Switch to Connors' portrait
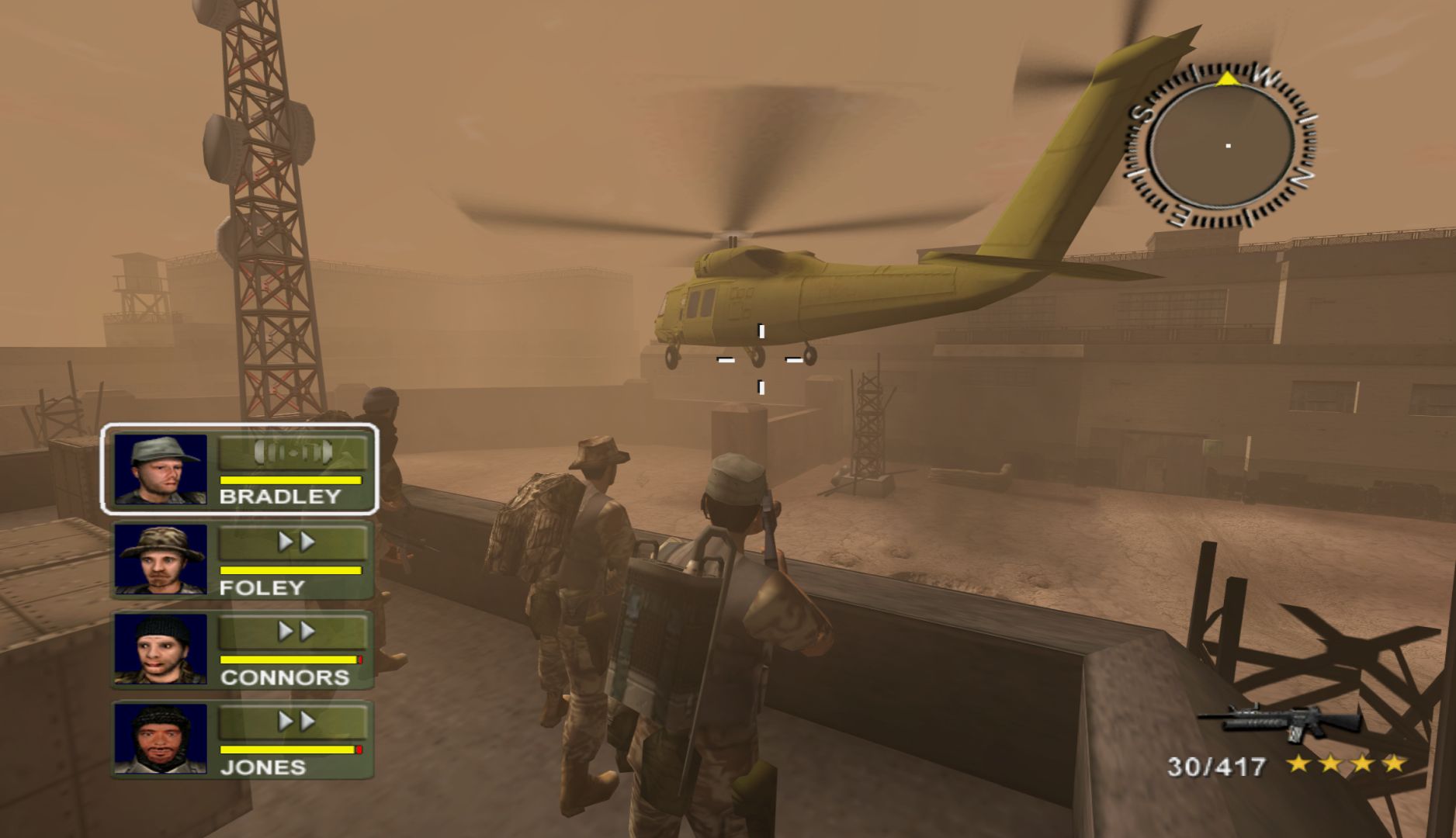The height and width of the screenshot is (838, 1456). click(161, 649)
